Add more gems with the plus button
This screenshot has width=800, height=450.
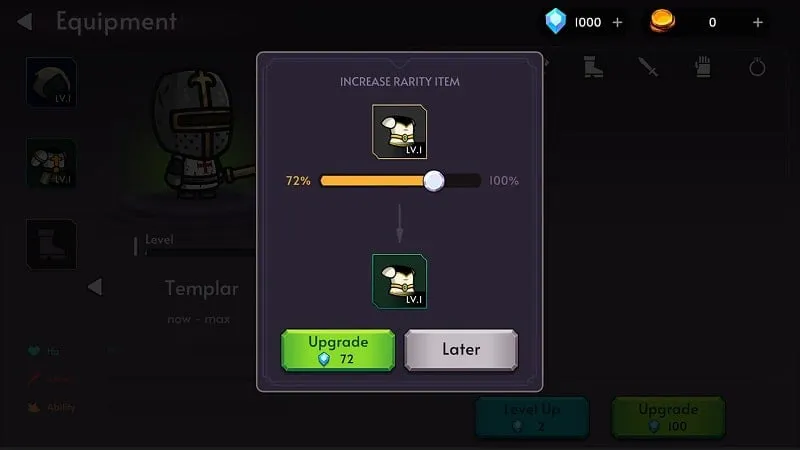click(x=617, y=22)
